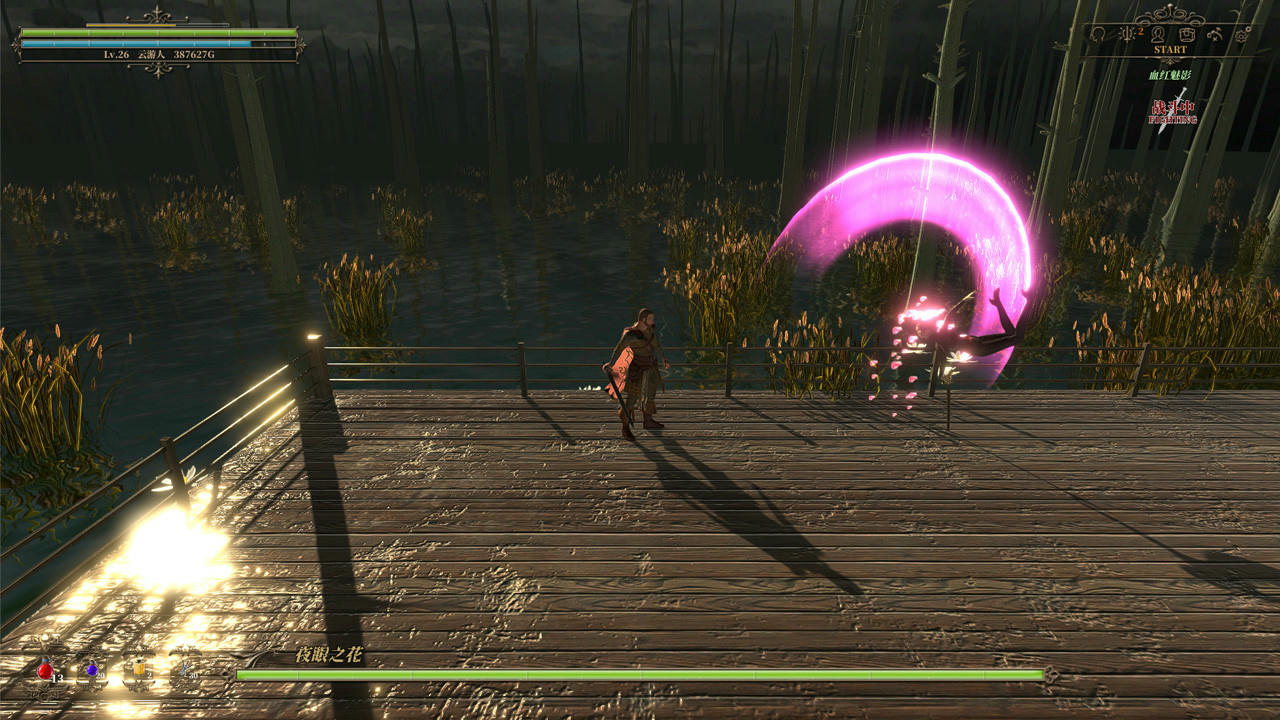Open the character portrait menu icon
Screen dimensions: 1280x720
pos(1158,34)
